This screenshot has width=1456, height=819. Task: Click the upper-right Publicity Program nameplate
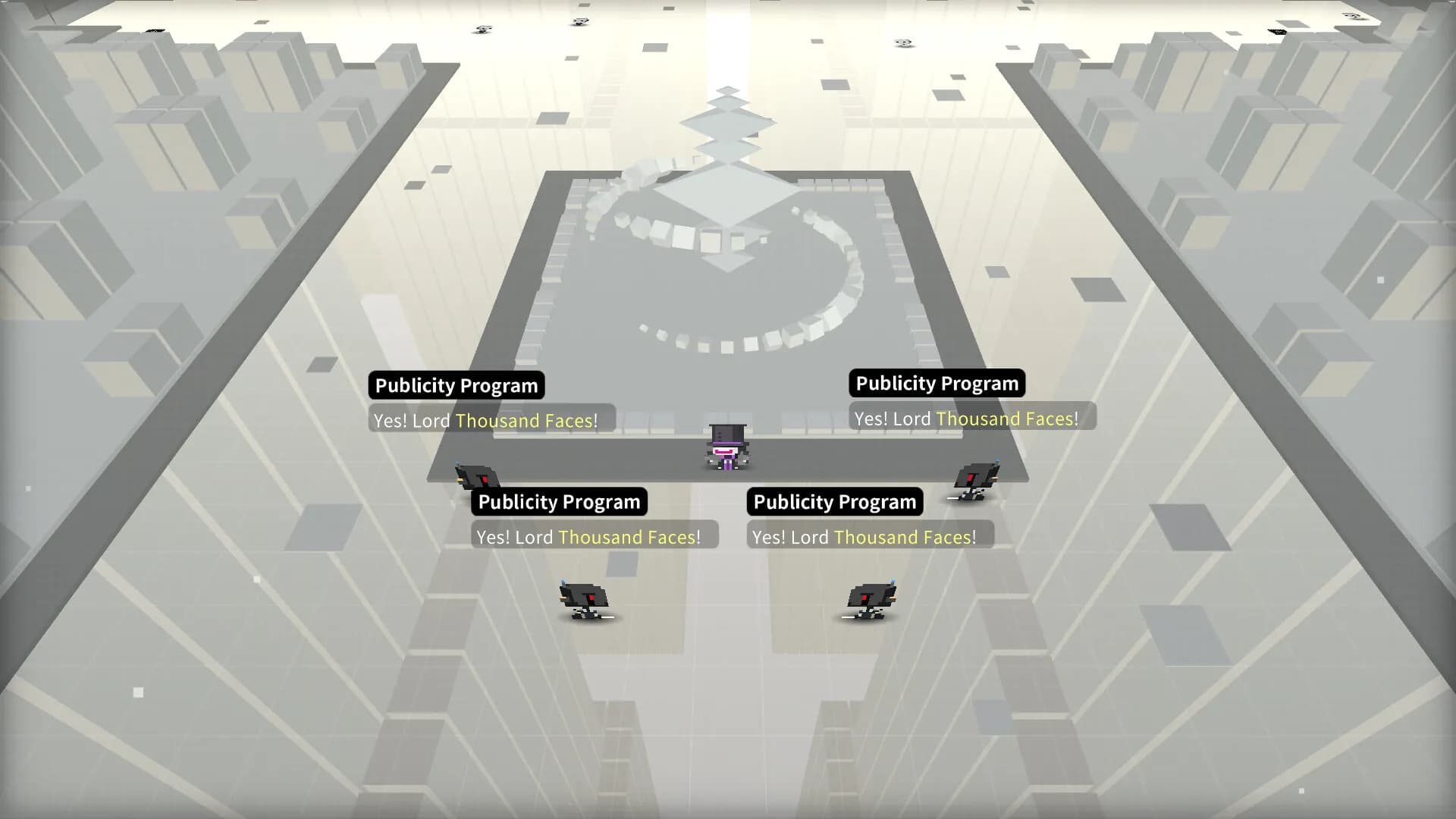(937, 383)
